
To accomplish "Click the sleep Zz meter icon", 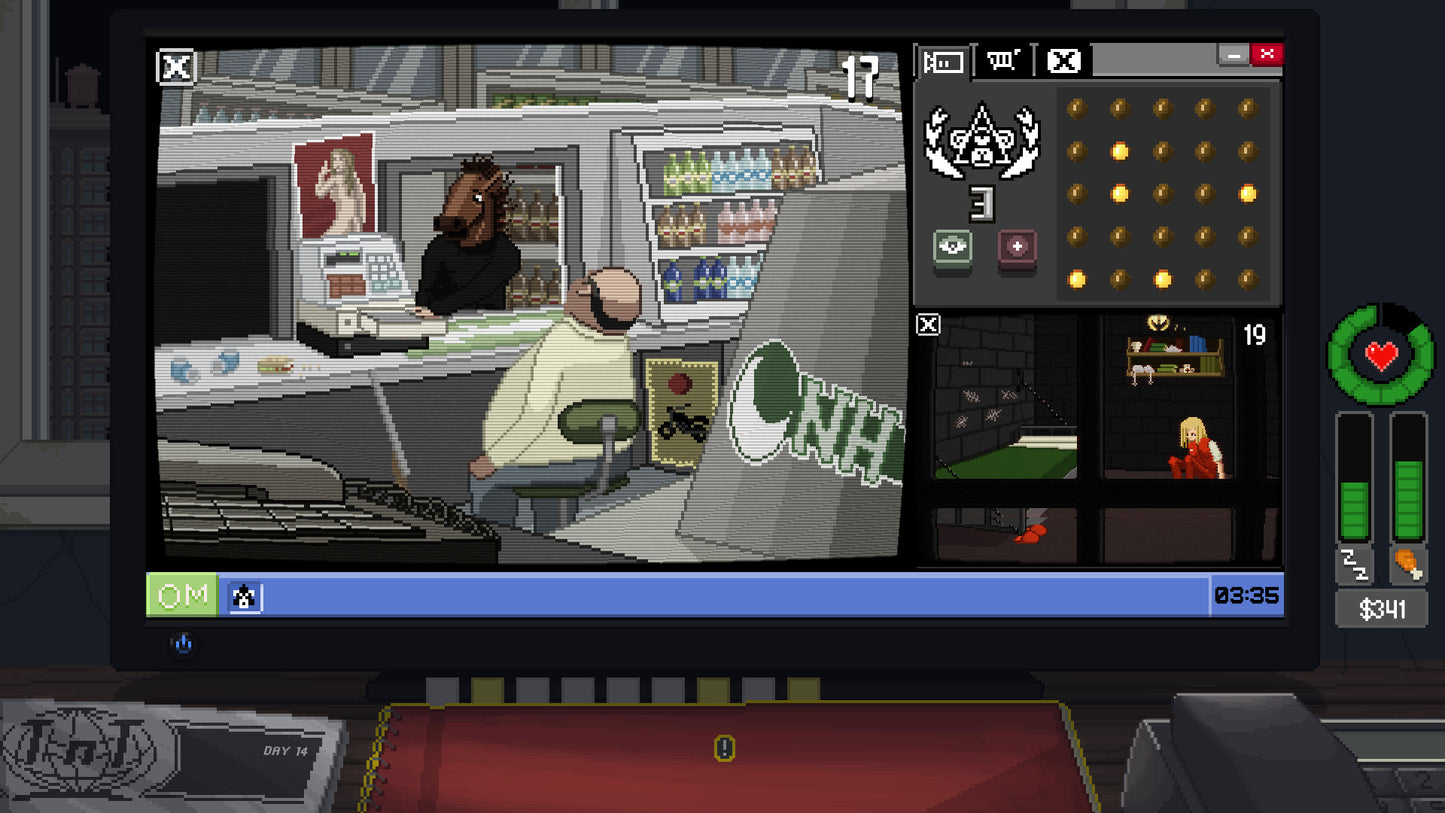I will click(x=1354, y=568).
